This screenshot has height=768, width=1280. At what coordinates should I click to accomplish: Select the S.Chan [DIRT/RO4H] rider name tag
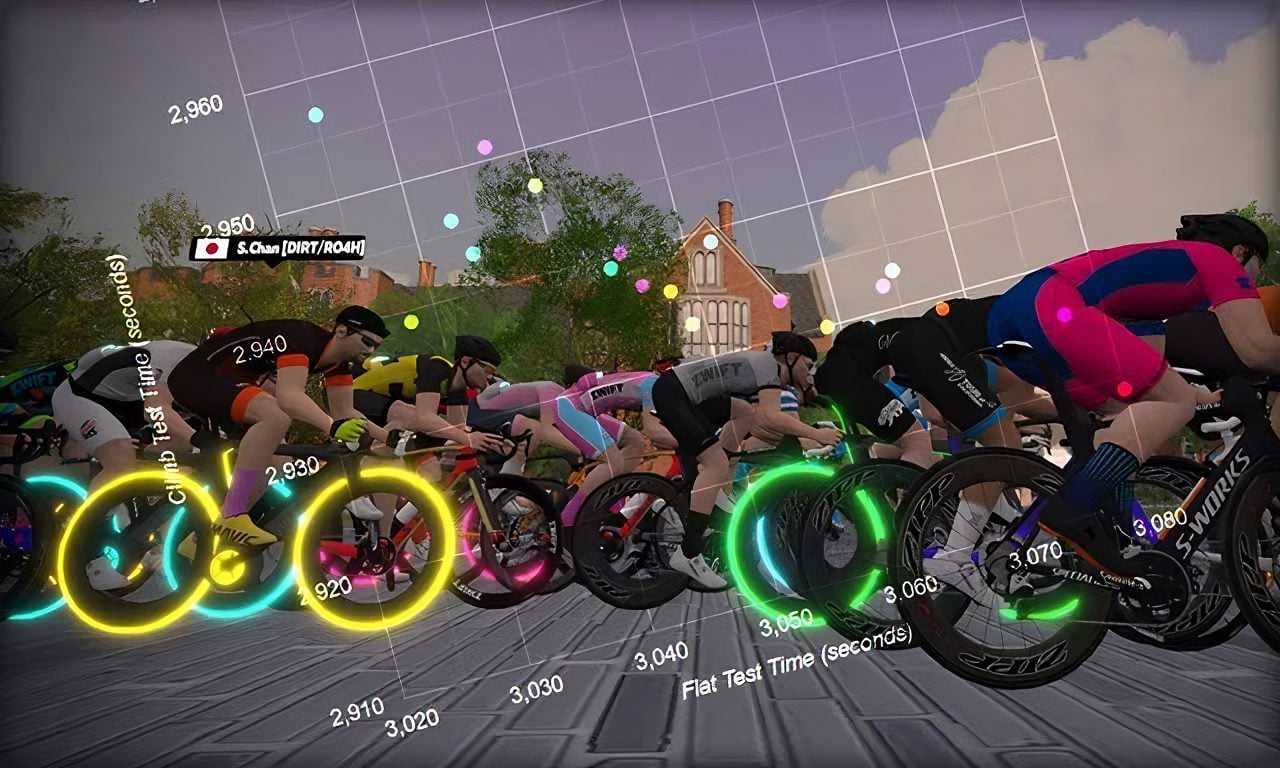click(277, 248)
